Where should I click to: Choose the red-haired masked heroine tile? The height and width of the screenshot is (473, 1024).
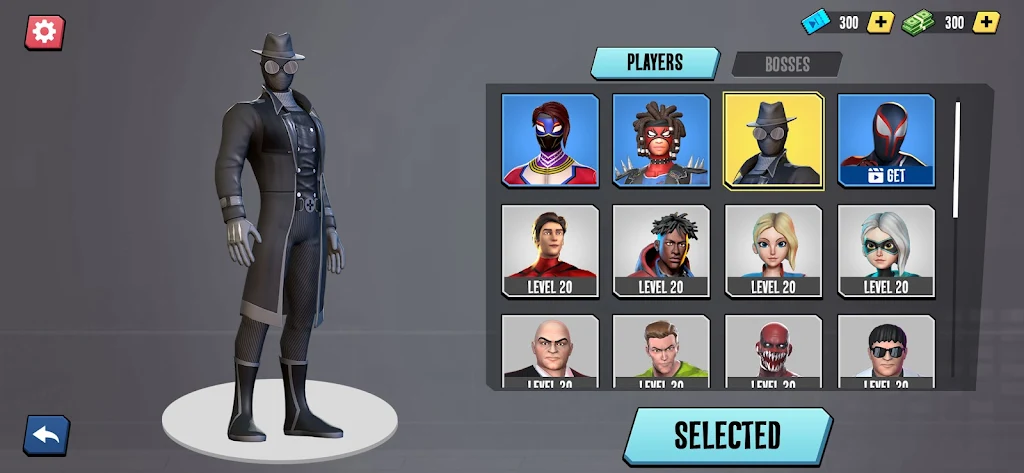550,140
